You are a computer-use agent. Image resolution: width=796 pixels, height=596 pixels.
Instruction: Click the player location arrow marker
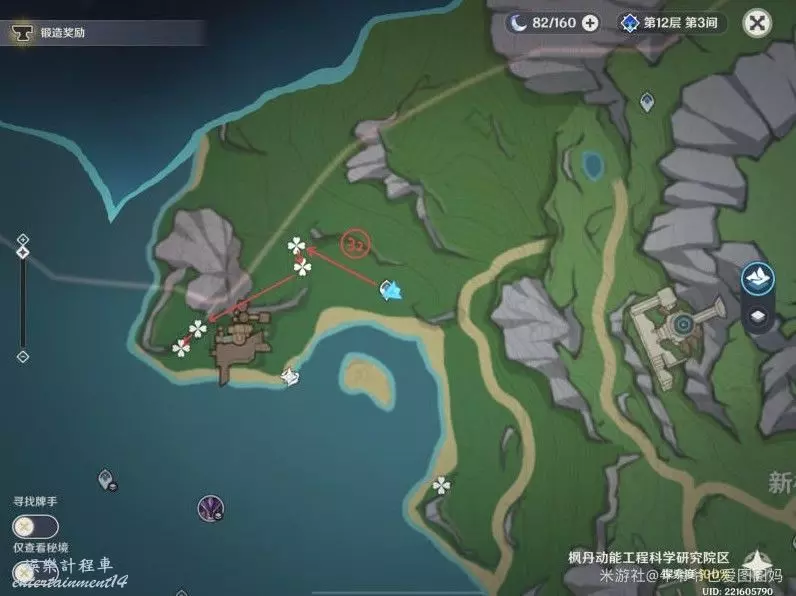click(392, 290)
